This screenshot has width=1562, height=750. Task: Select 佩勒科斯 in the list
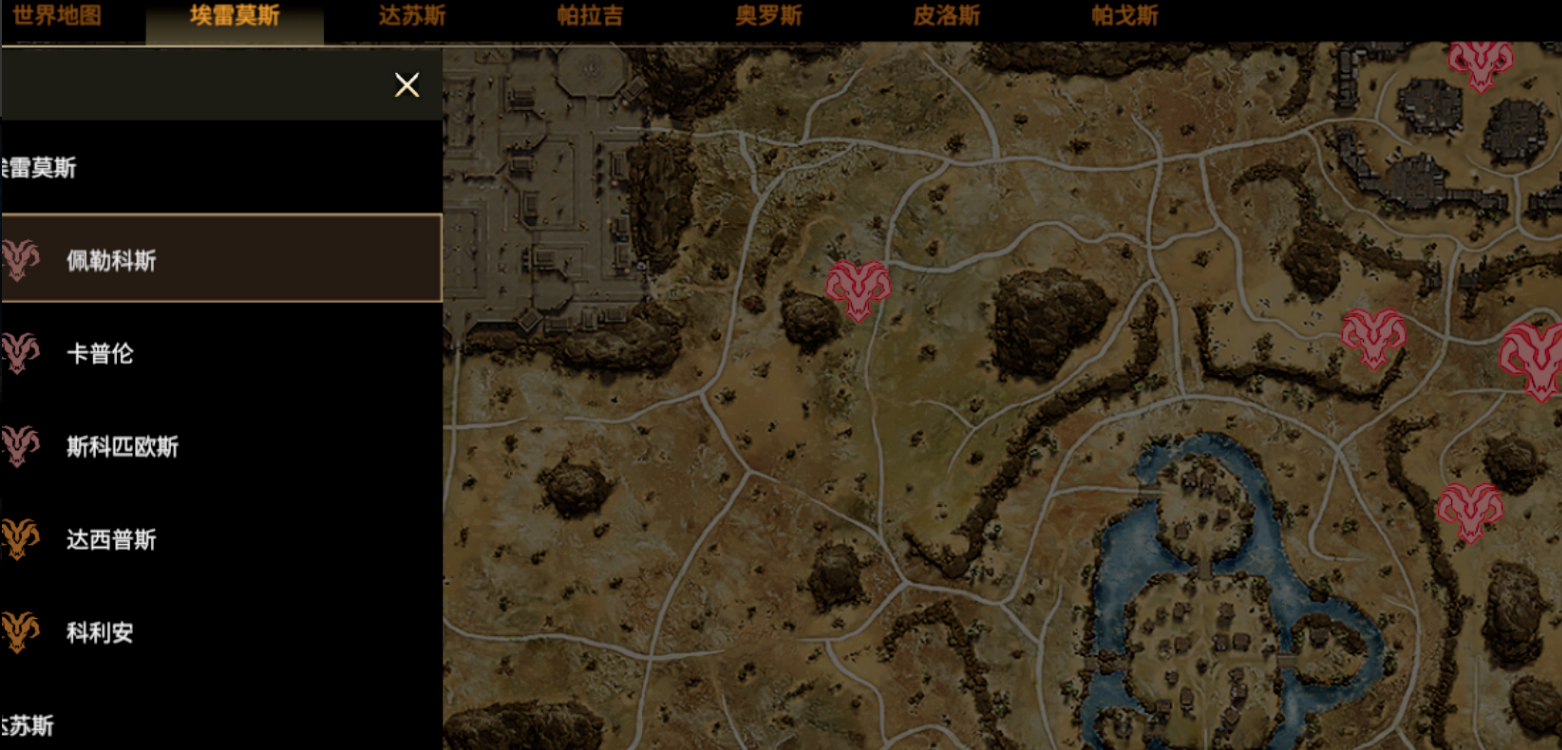220,260
